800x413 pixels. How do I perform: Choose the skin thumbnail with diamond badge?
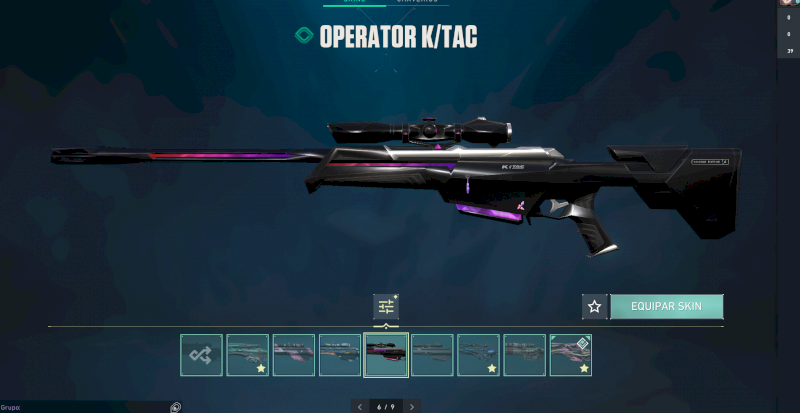click(570, 355)
